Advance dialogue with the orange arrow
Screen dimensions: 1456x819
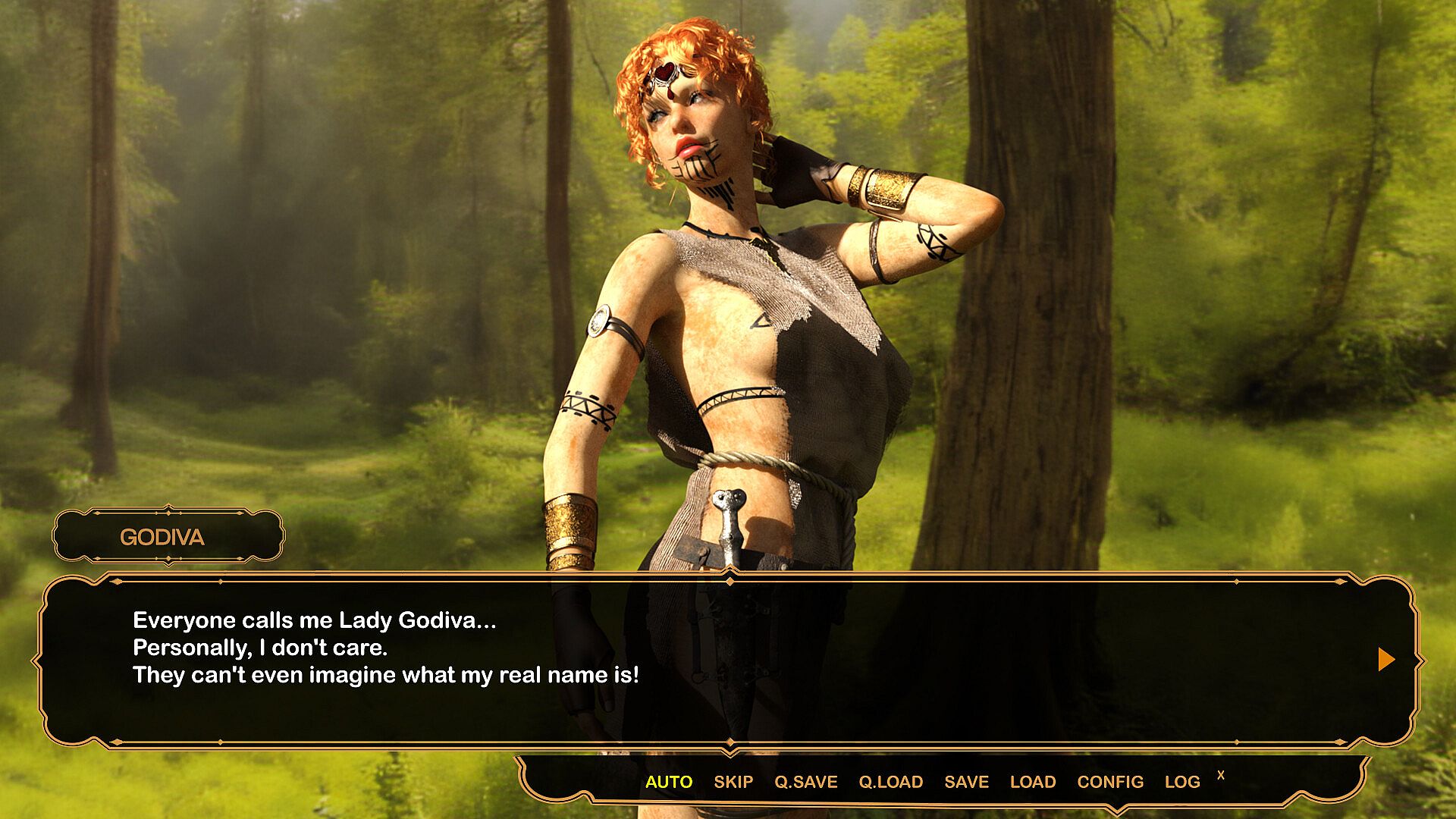(1385, 659)
